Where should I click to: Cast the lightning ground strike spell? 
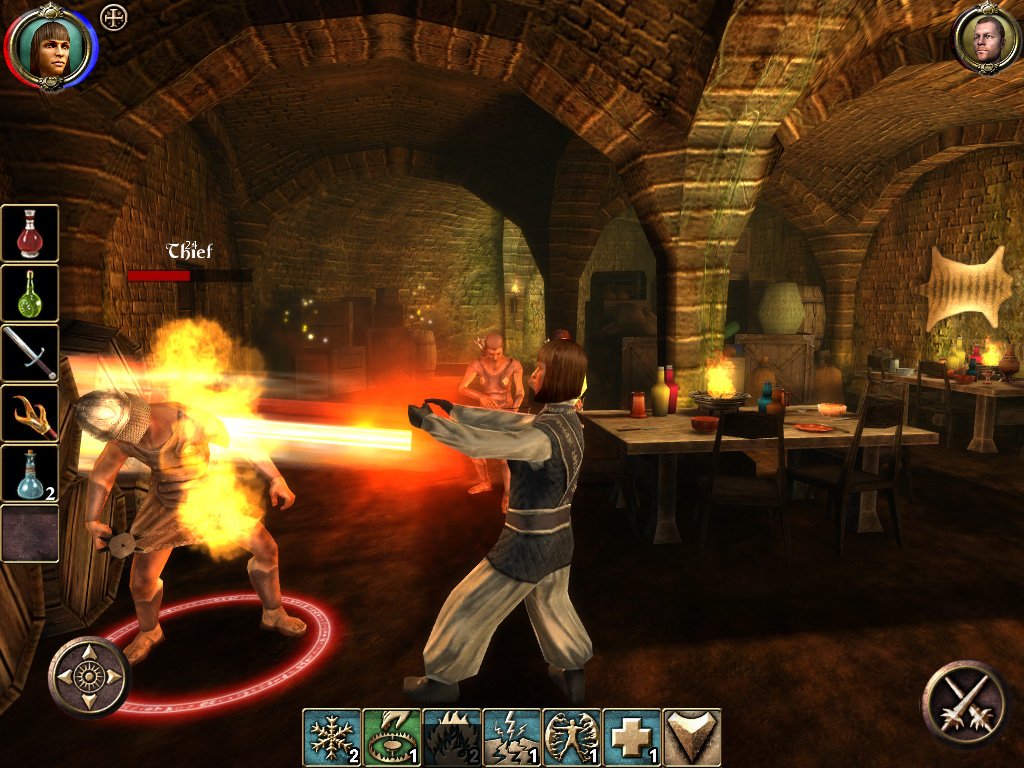click(x=511, y=737)
